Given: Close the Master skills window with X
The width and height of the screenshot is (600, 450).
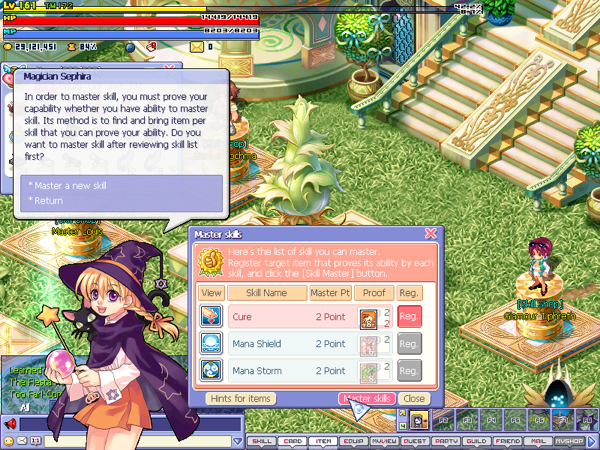Looking at the screenshot, I should click(x=431, y=233).
